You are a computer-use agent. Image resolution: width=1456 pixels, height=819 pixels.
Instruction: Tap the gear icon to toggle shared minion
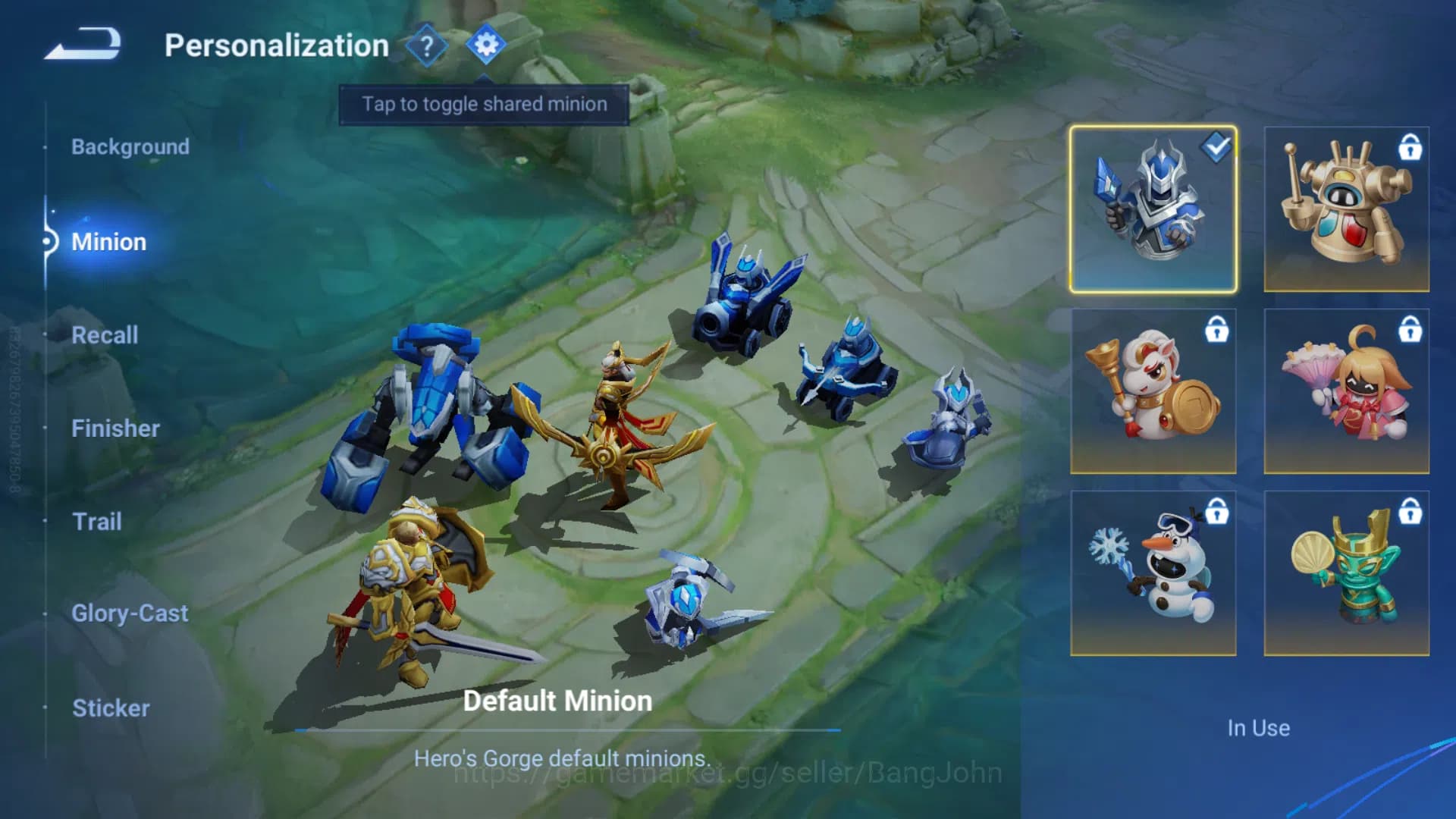[x=486, y=44]
